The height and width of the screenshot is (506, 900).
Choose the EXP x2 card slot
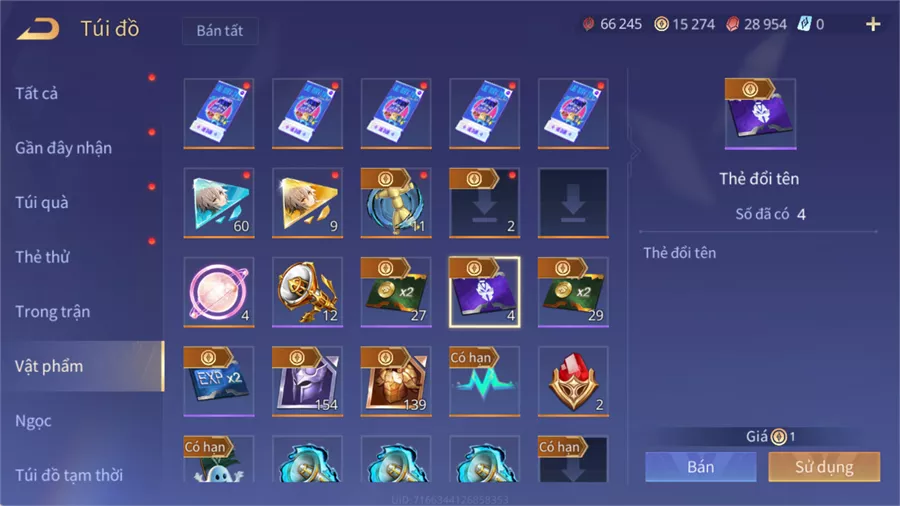pos(219,381)
